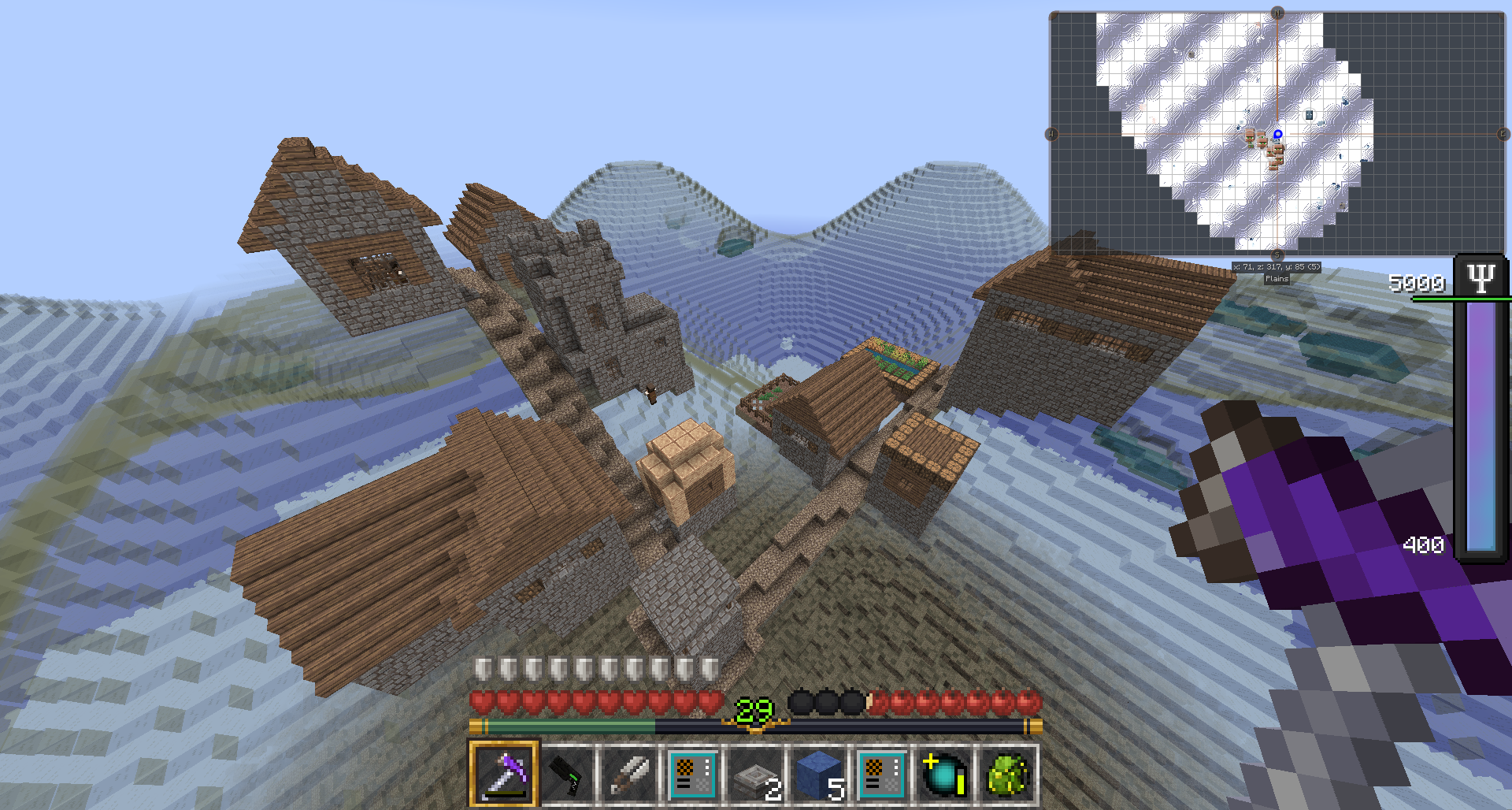Select the black handheld device with green light

coord(567,775)
